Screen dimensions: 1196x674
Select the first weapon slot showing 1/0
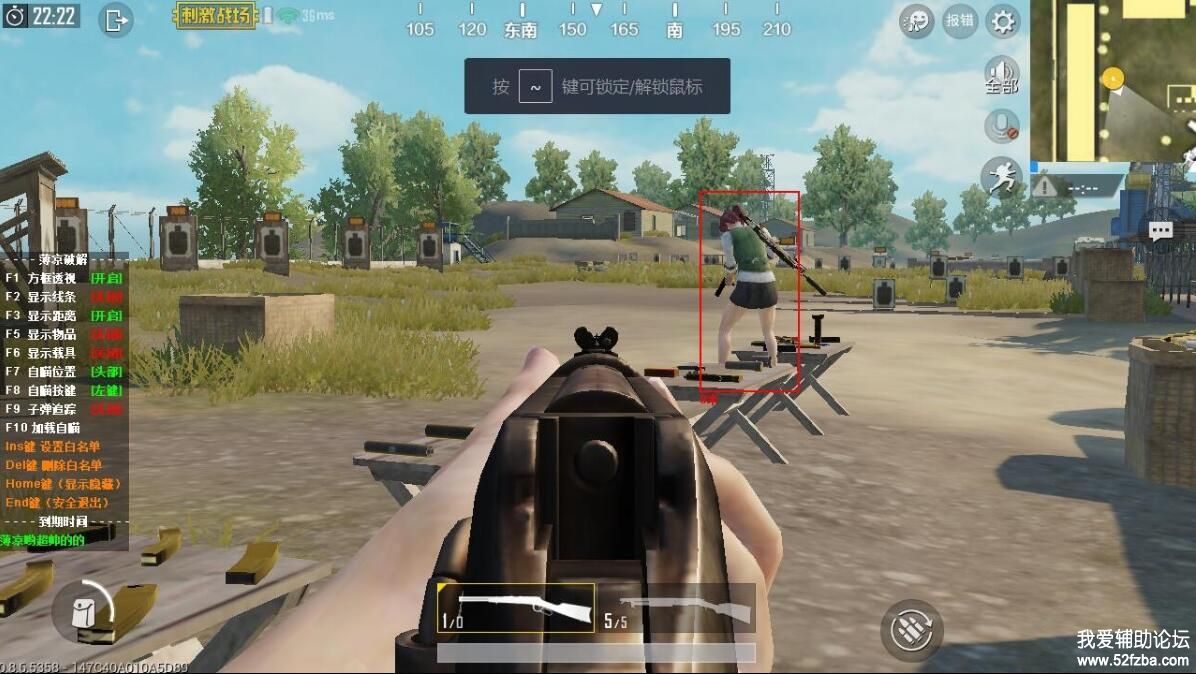click(515, 608)
